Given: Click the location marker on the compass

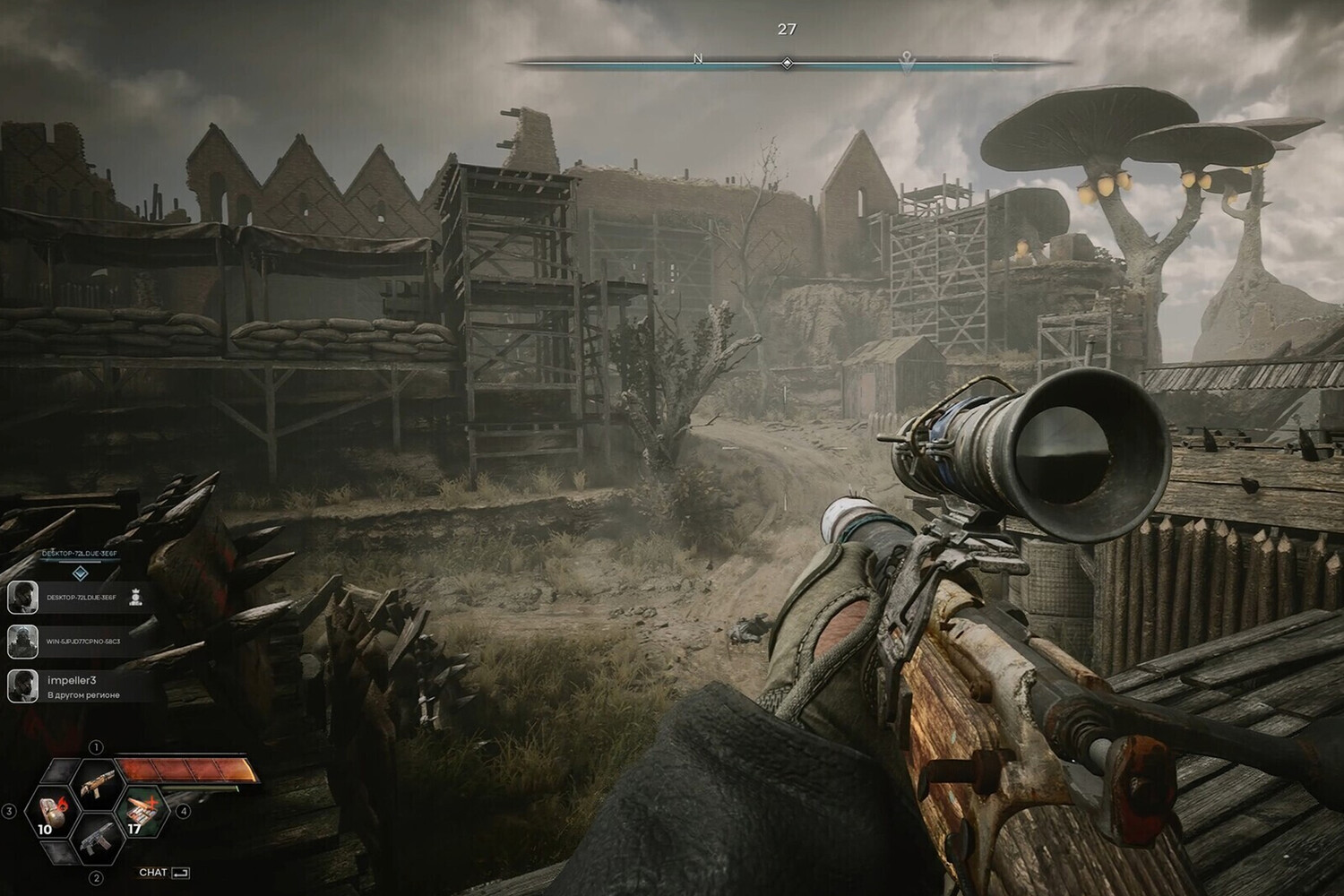Looking at the screenshot, I should pyautogui.click(x=907, y=62).
